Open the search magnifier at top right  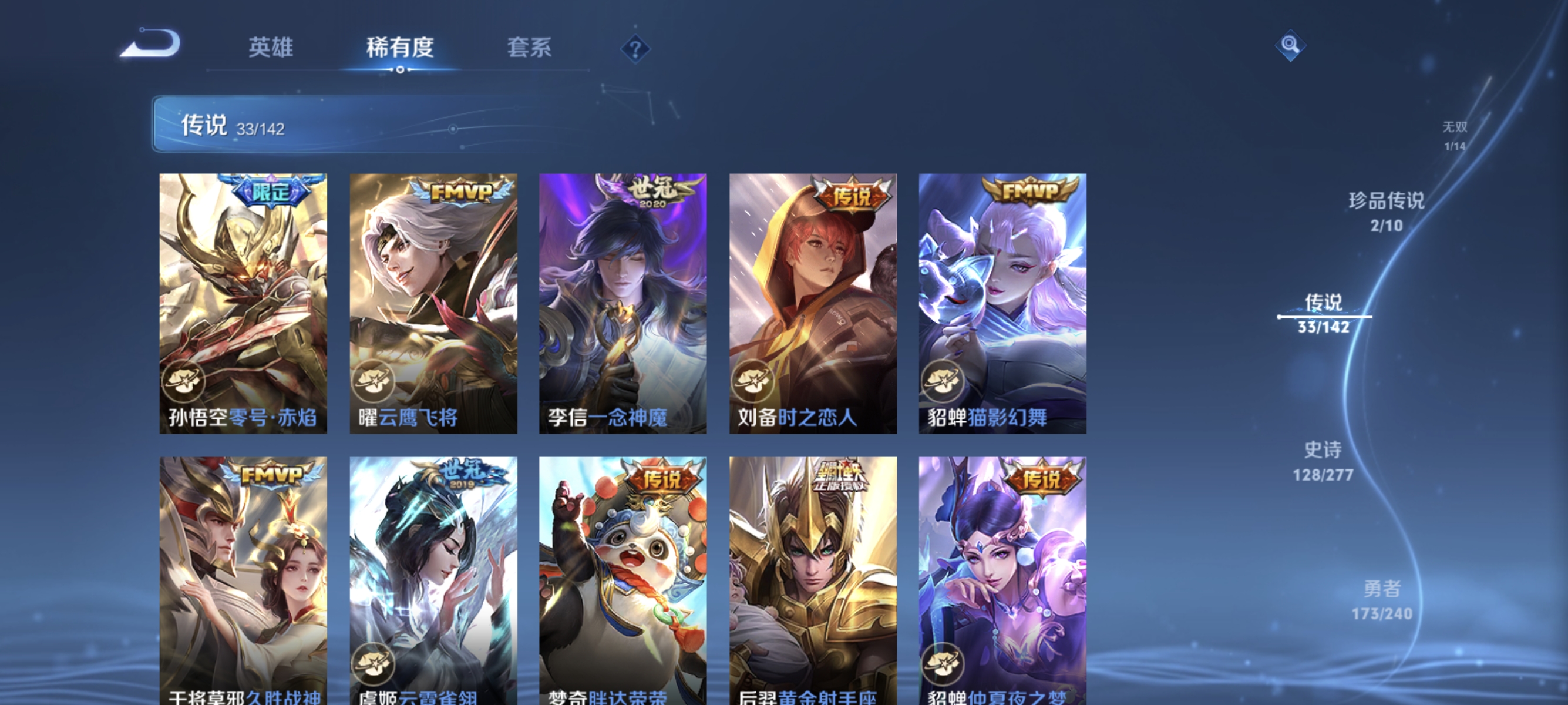point(1291,46)
